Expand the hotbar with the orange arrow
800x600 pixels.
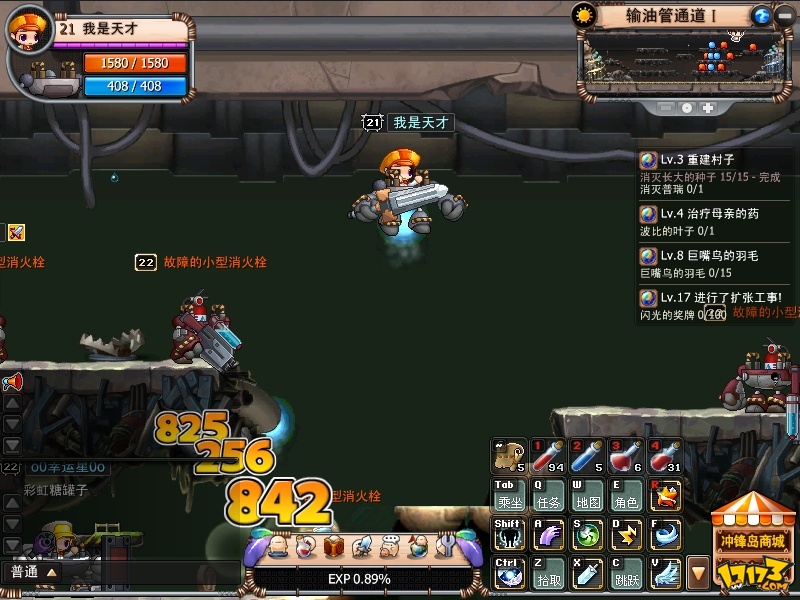pyautogui.click(x=699, y=573)
